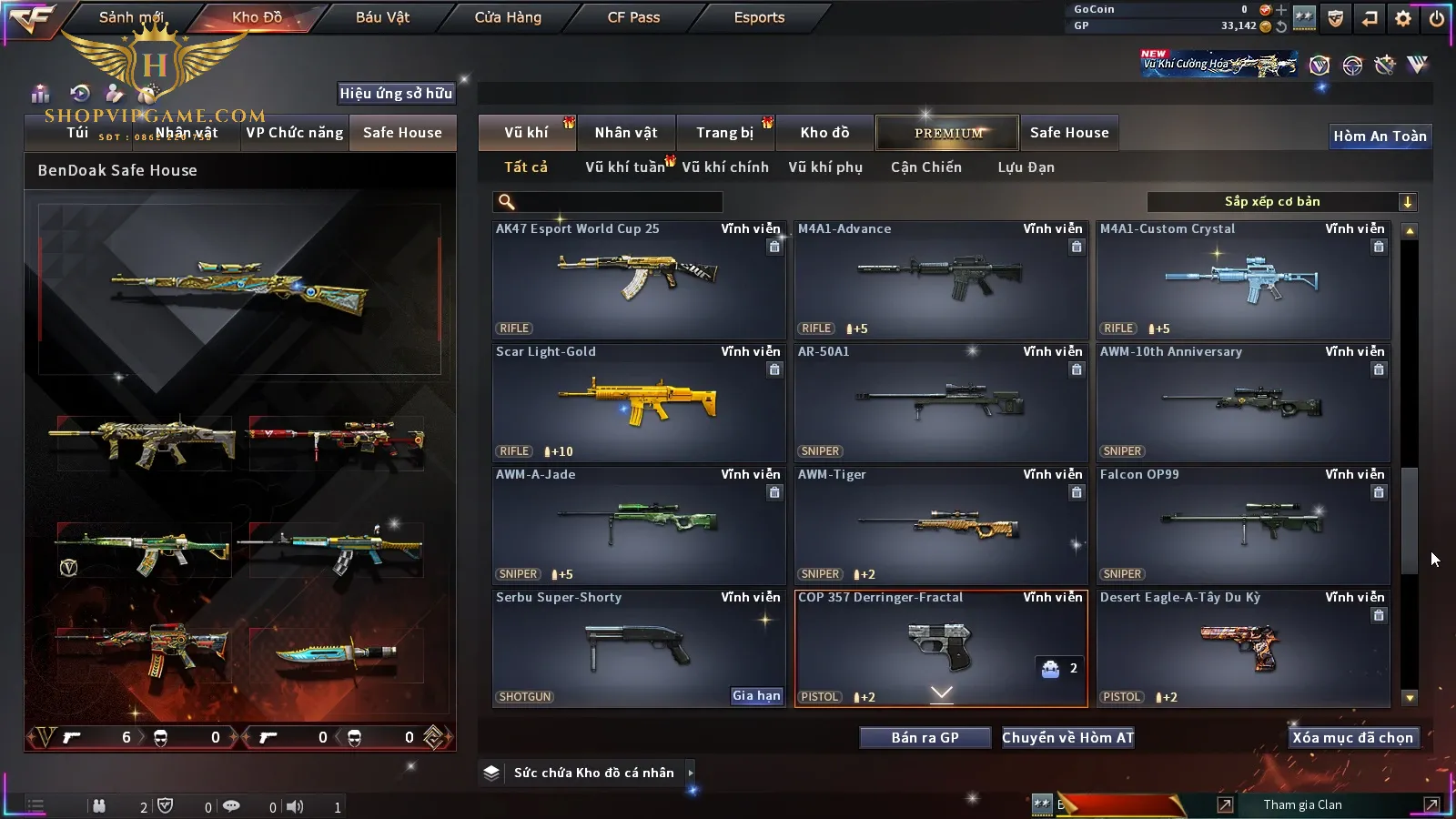The height and width of the screenshot is (819, 1456).
Task: Show Cận Chiến melee weapons
Action: point(925,167)
